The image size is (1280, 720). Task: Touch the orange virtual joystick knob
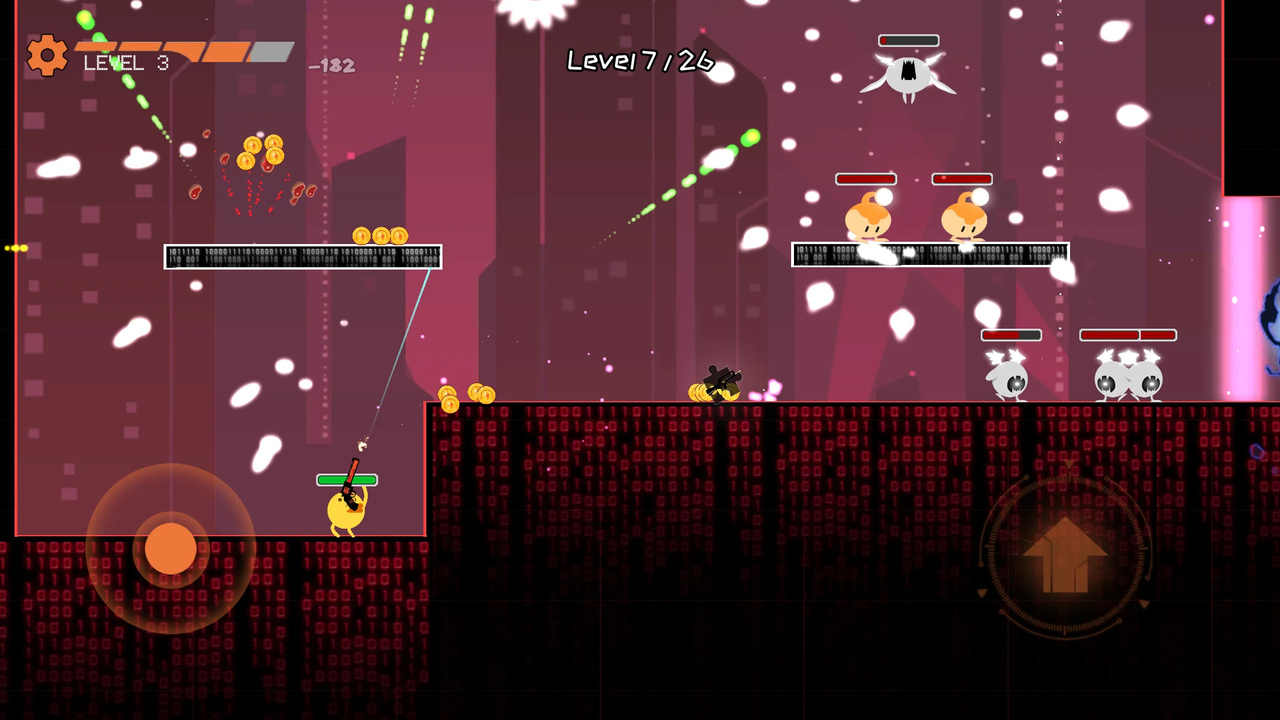(x=171, y=548)
